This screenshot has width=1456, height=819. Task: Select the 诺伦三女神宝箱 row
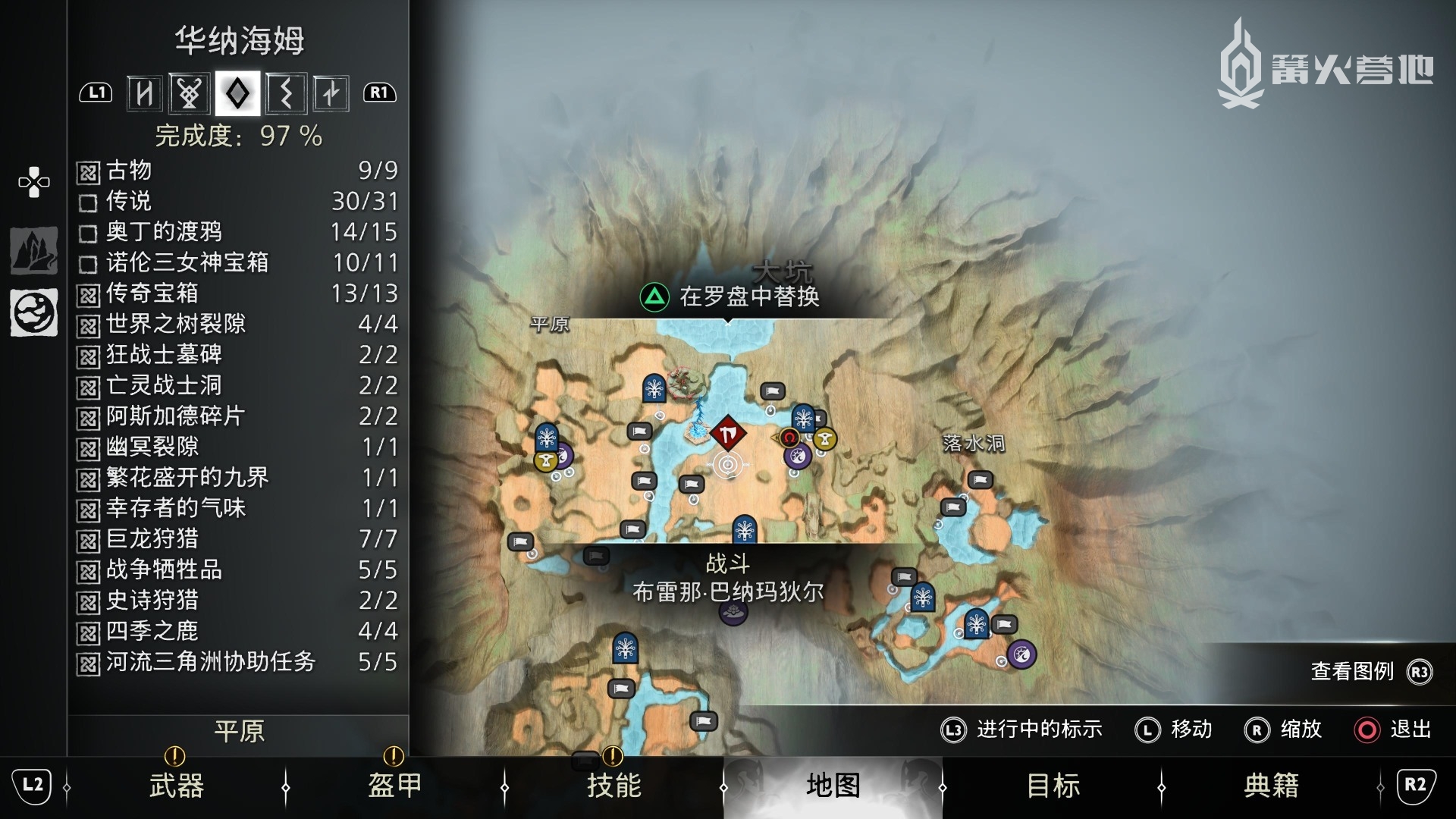coord(237,262)
